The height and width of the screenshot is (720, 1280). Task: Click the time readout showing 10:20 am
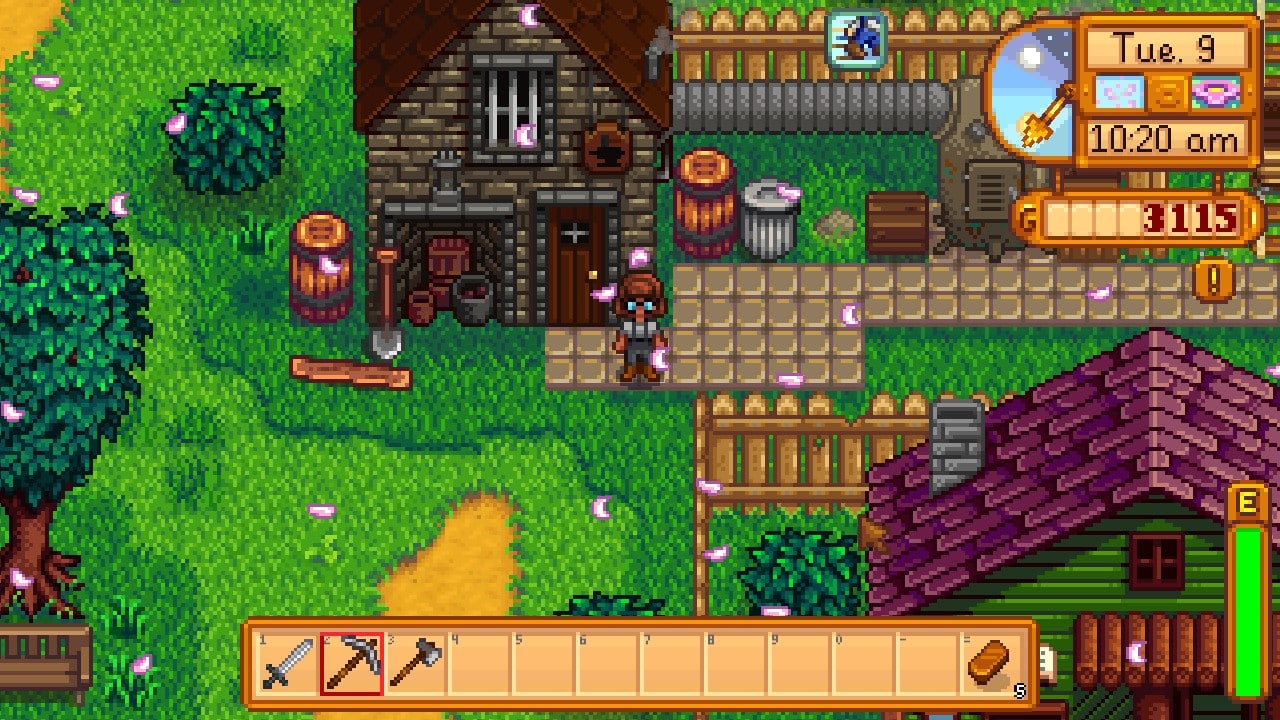pyautogui.click(x=1163, y=140)
